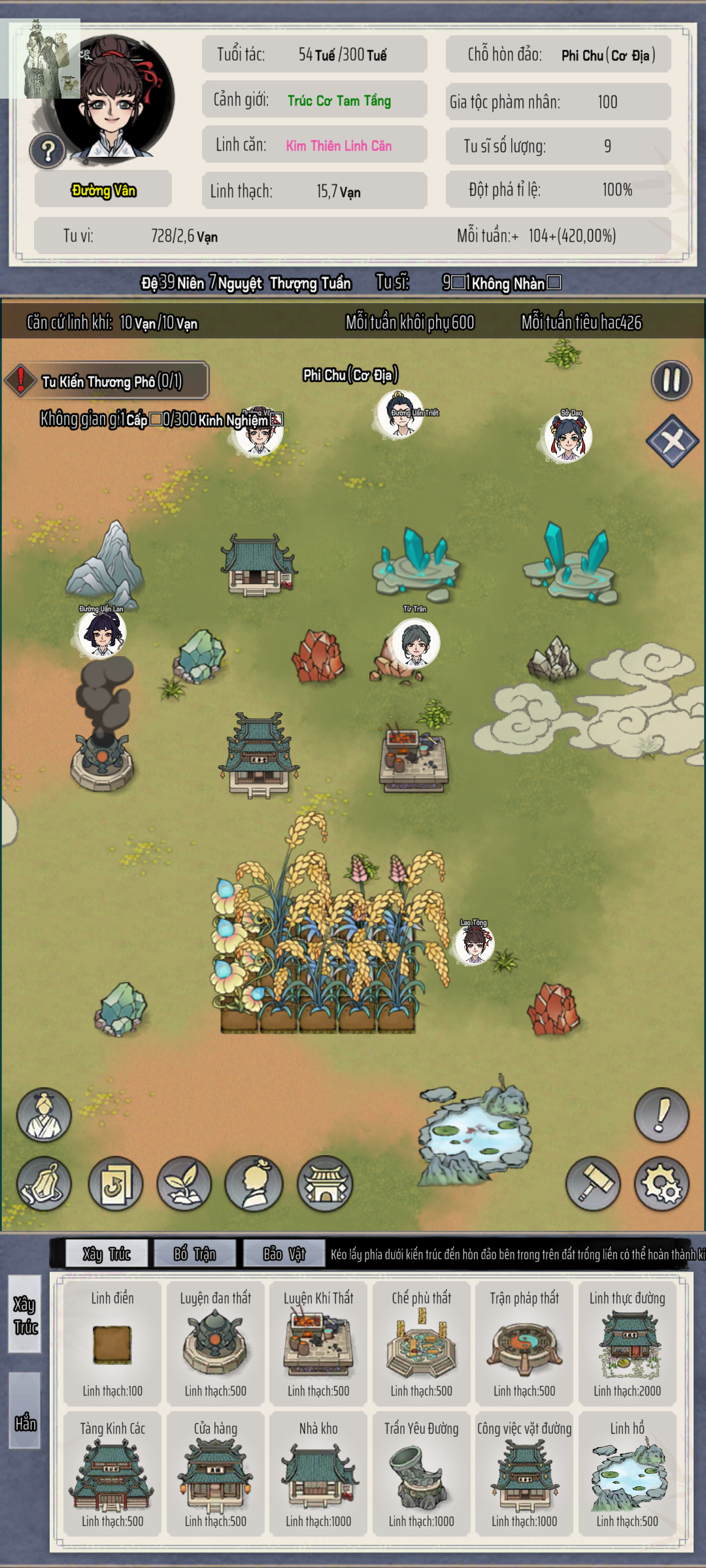Select the Trận pháp thất building
This screenshot has width=706, height=1568.
tap(524, 1343)
